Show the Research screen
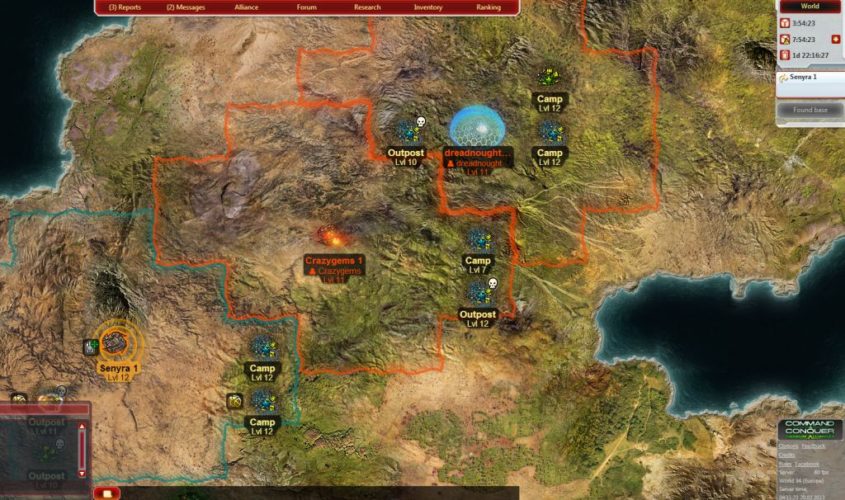Viewport: 845px width, 500px height. 367,7
